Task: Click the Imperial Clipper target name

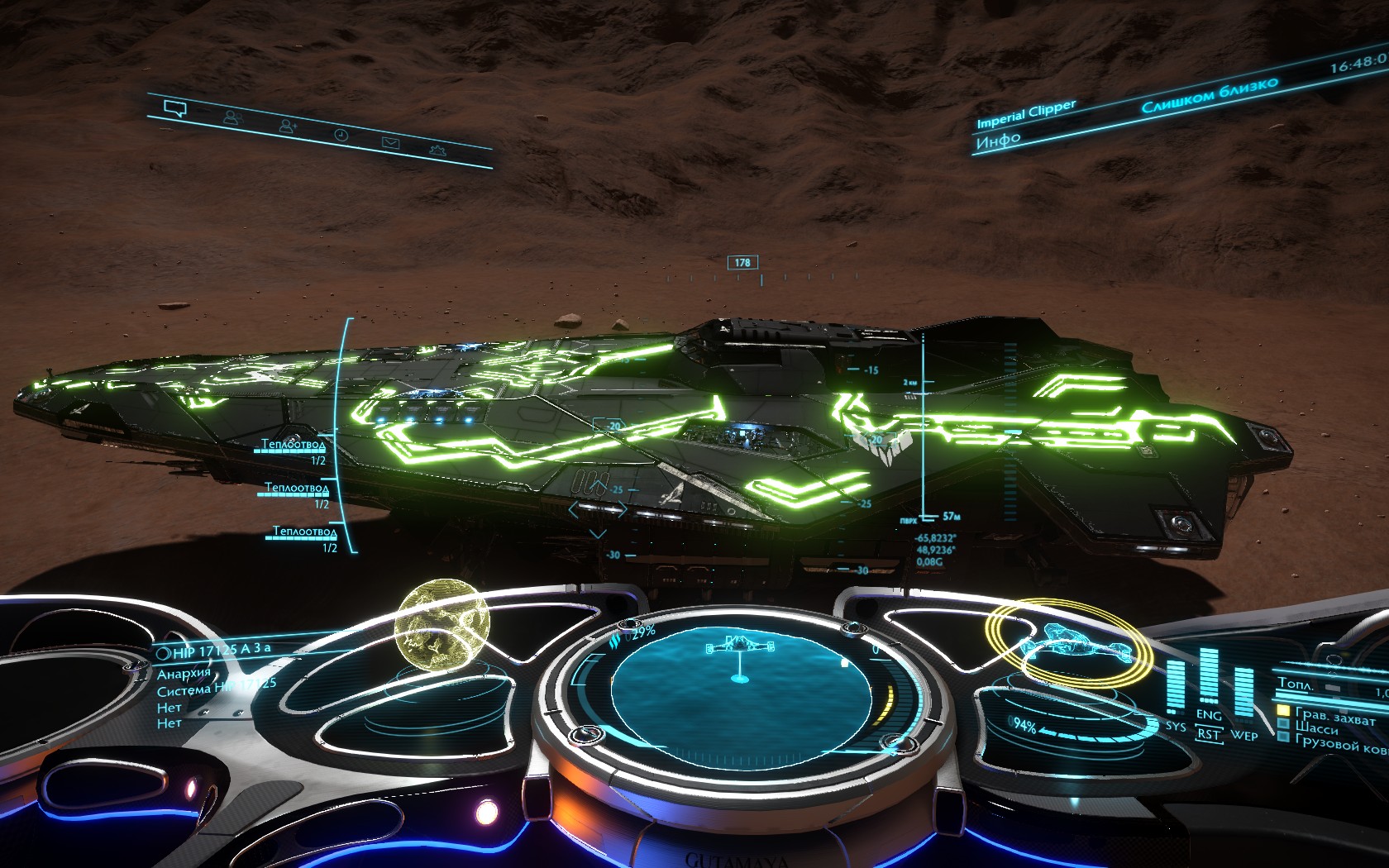Action: point(1026,113)
